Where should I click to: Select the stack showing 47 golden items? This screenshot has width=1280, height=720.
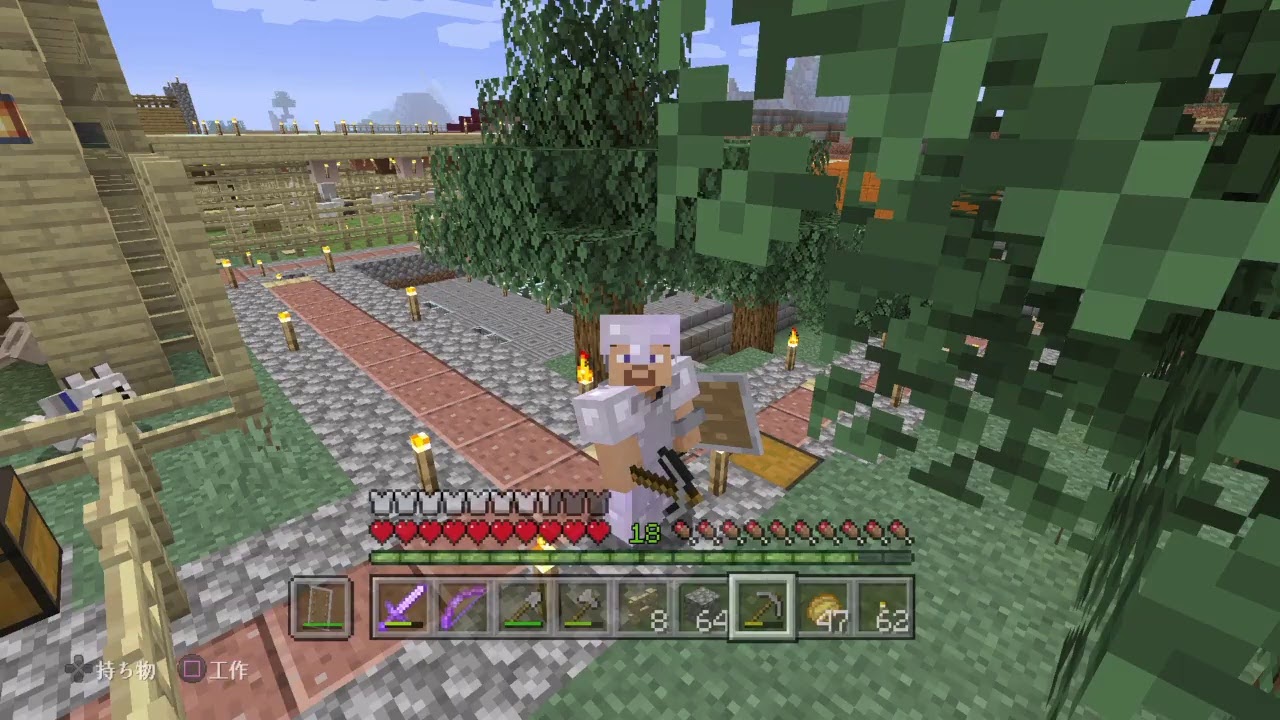pyautogui.click(x=822, y=608)
